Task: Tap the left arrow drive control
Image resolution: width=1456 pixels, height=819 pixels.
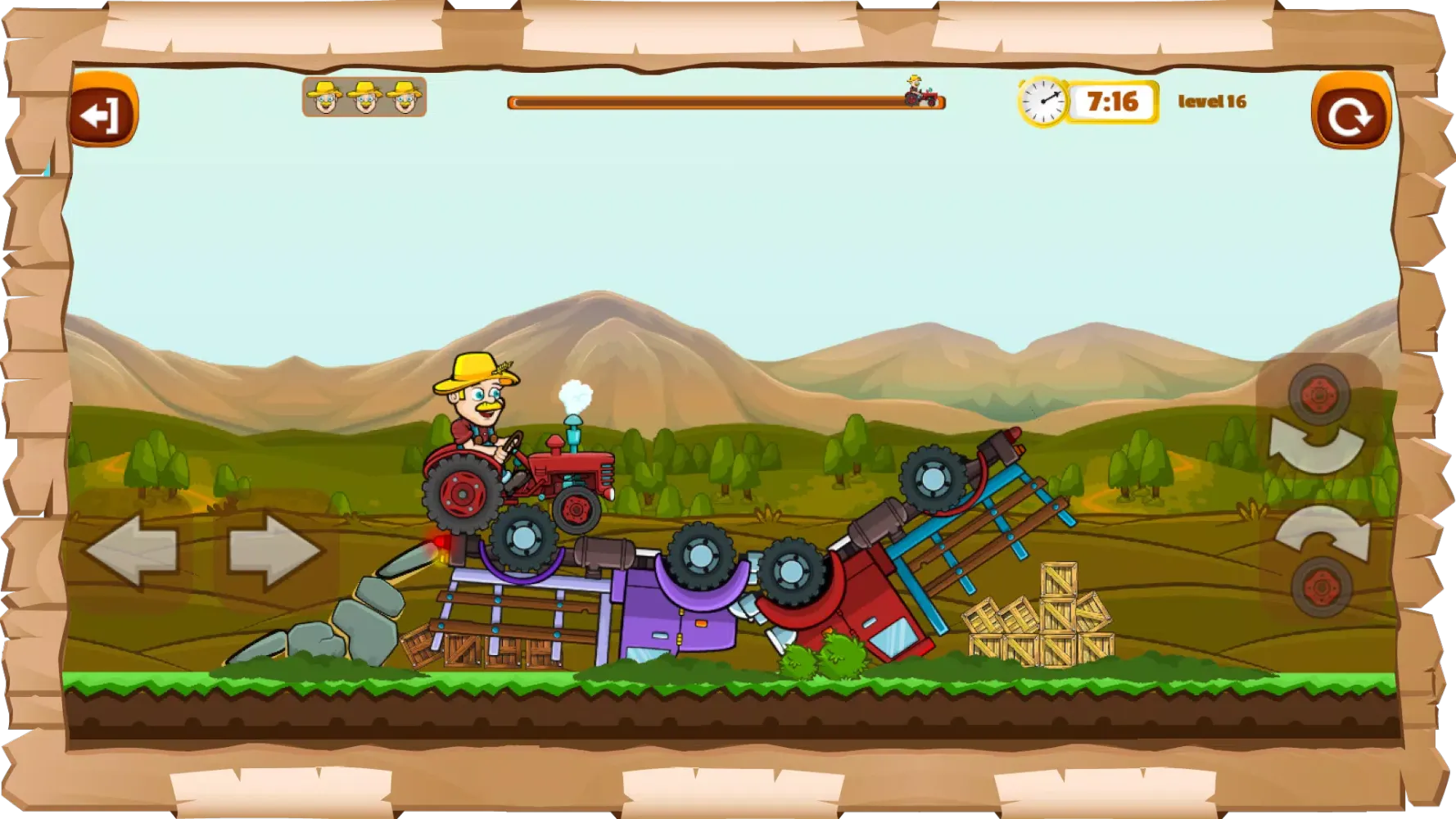Action: coord(131,550)
